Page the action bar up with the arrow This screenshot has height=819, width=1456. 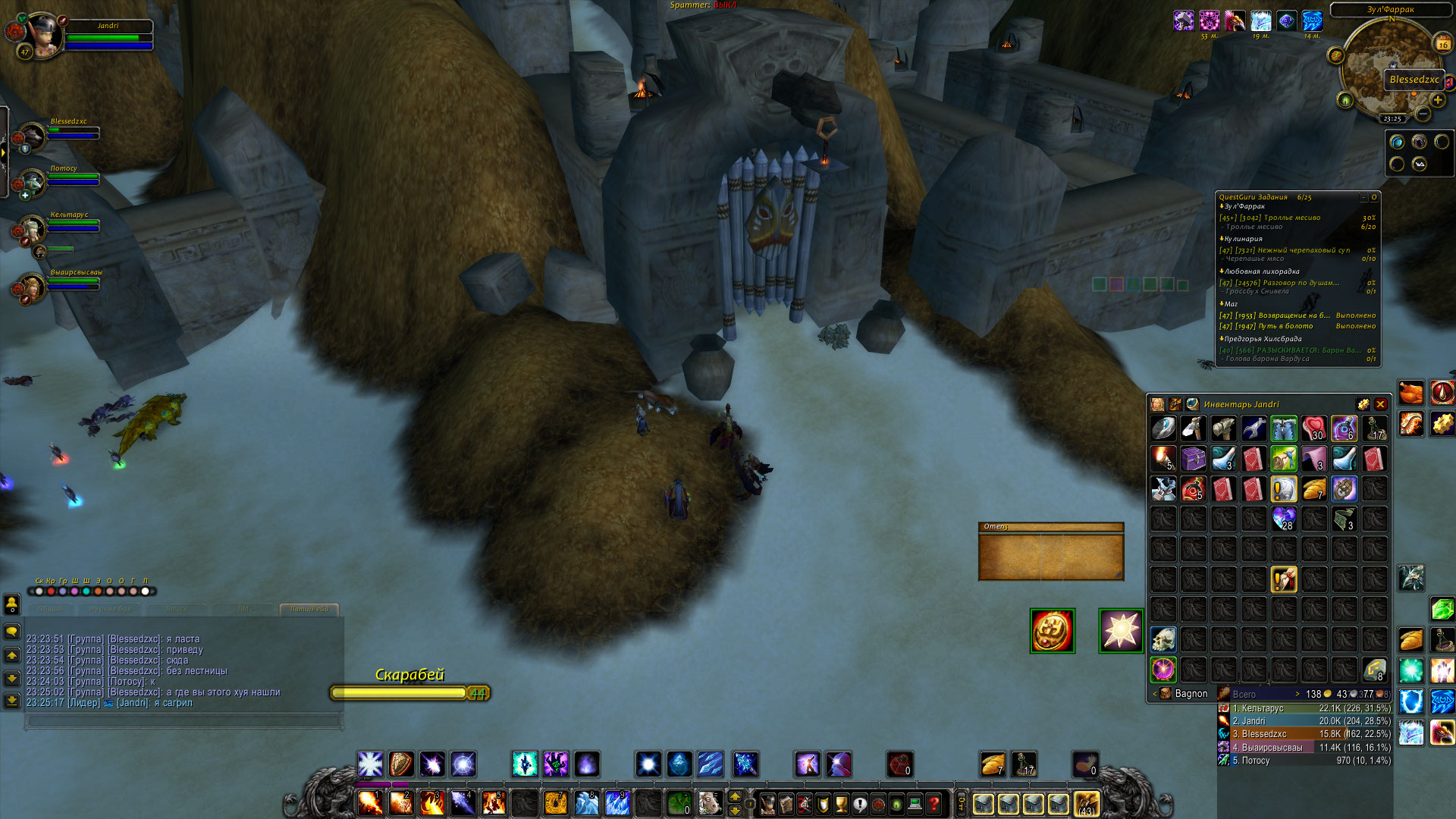pyautogui.click(x=734, y=796)
